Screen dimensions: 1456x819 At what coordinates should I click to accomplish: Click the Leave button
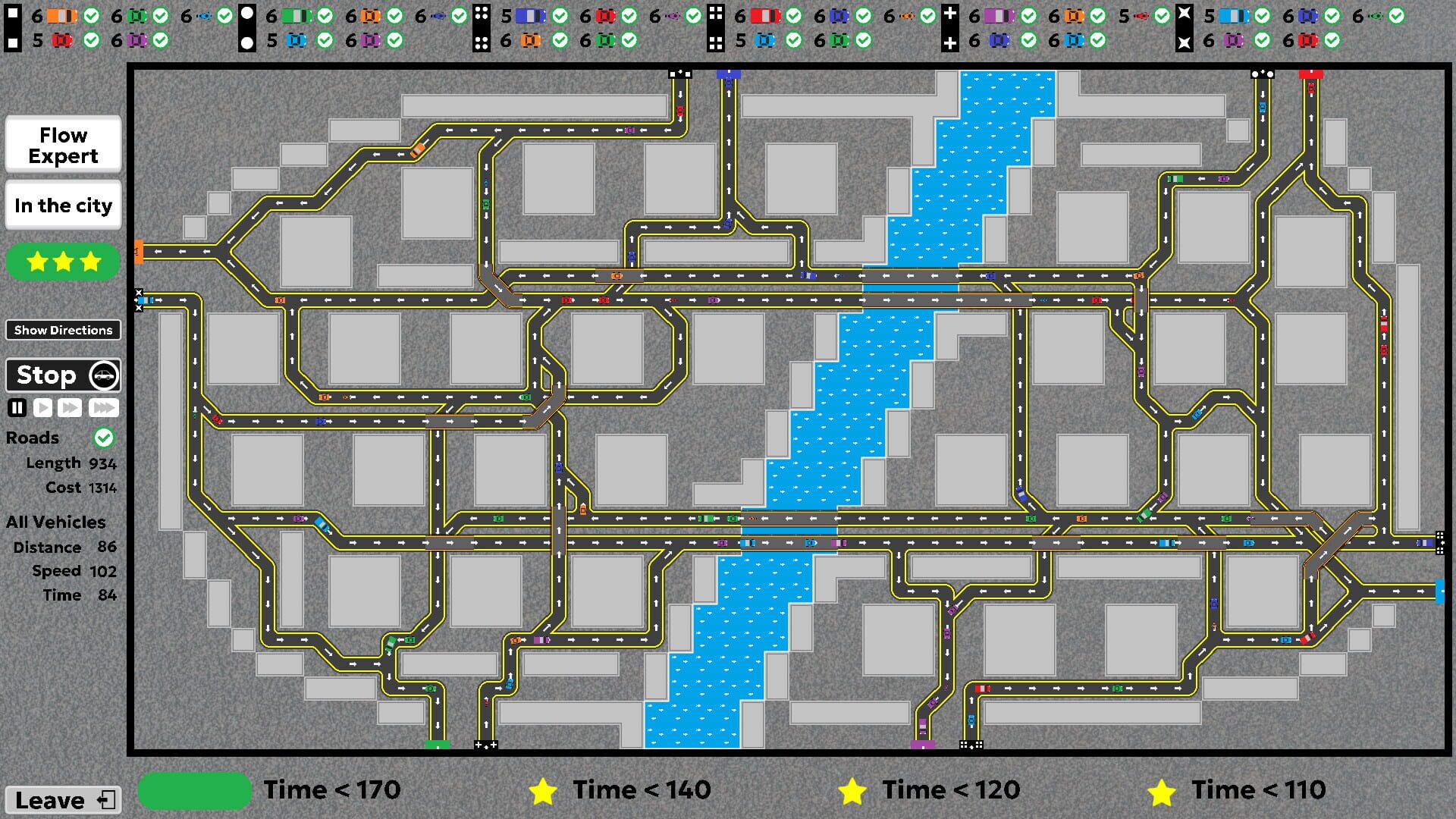61,799
